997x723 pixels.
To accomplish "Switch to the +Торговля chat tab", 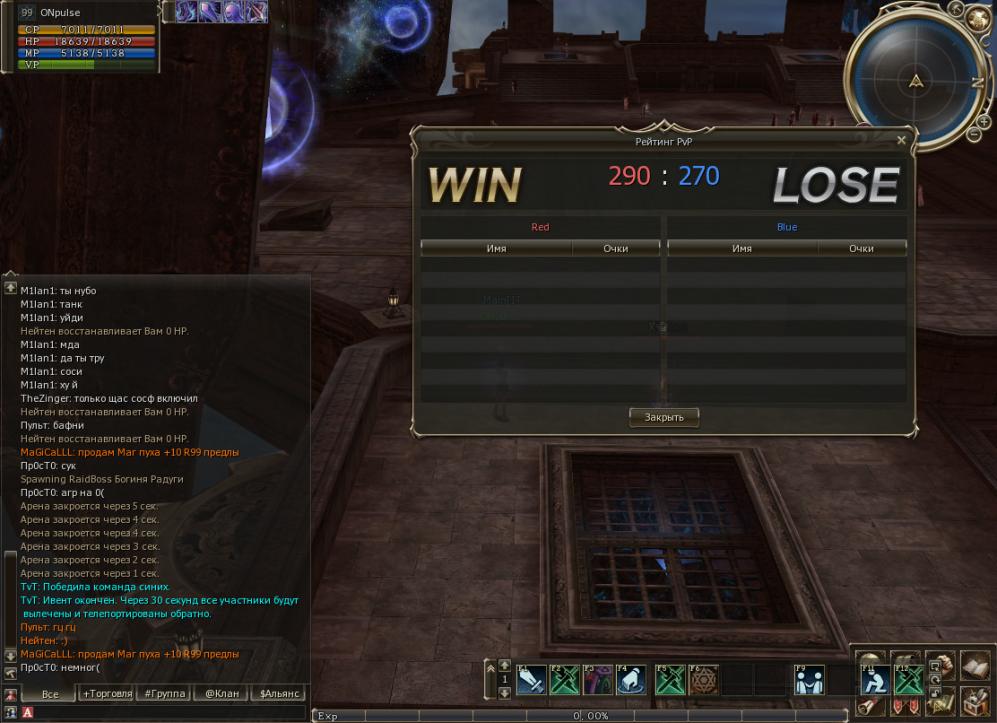I will 107,693.
